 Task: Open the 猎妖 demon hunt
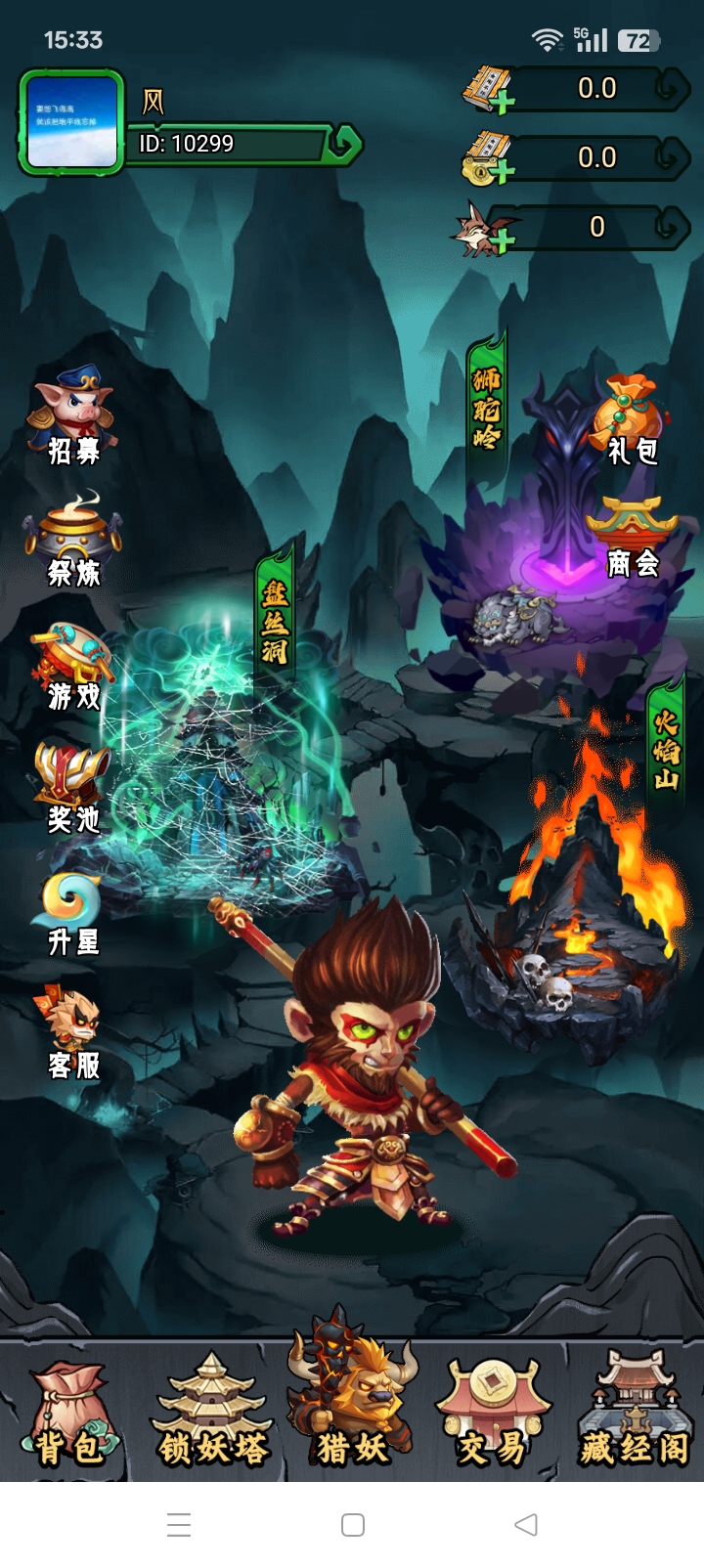[351, 1409]
